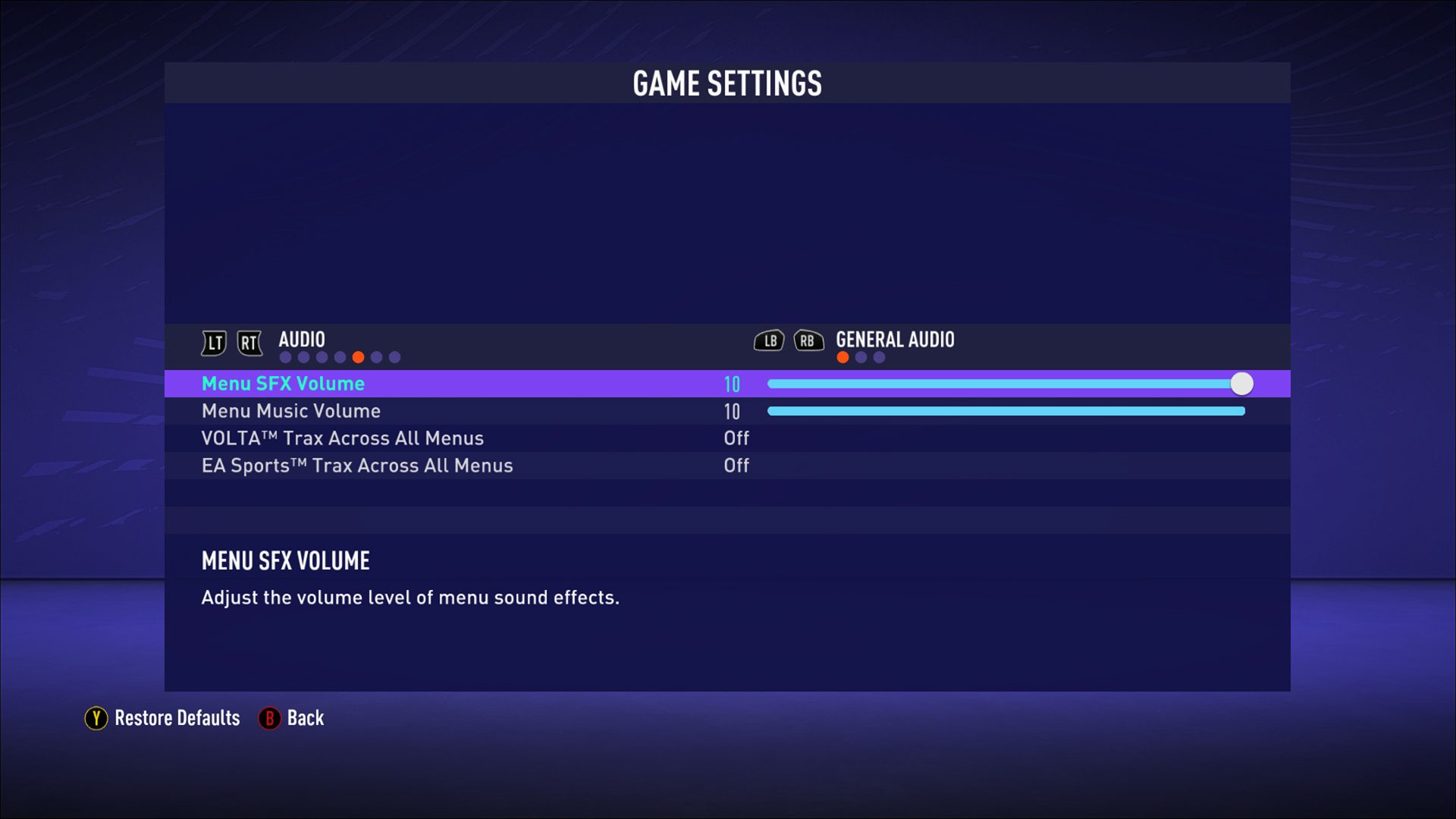Click the LB bumper icon

click(x=769, y=342)
